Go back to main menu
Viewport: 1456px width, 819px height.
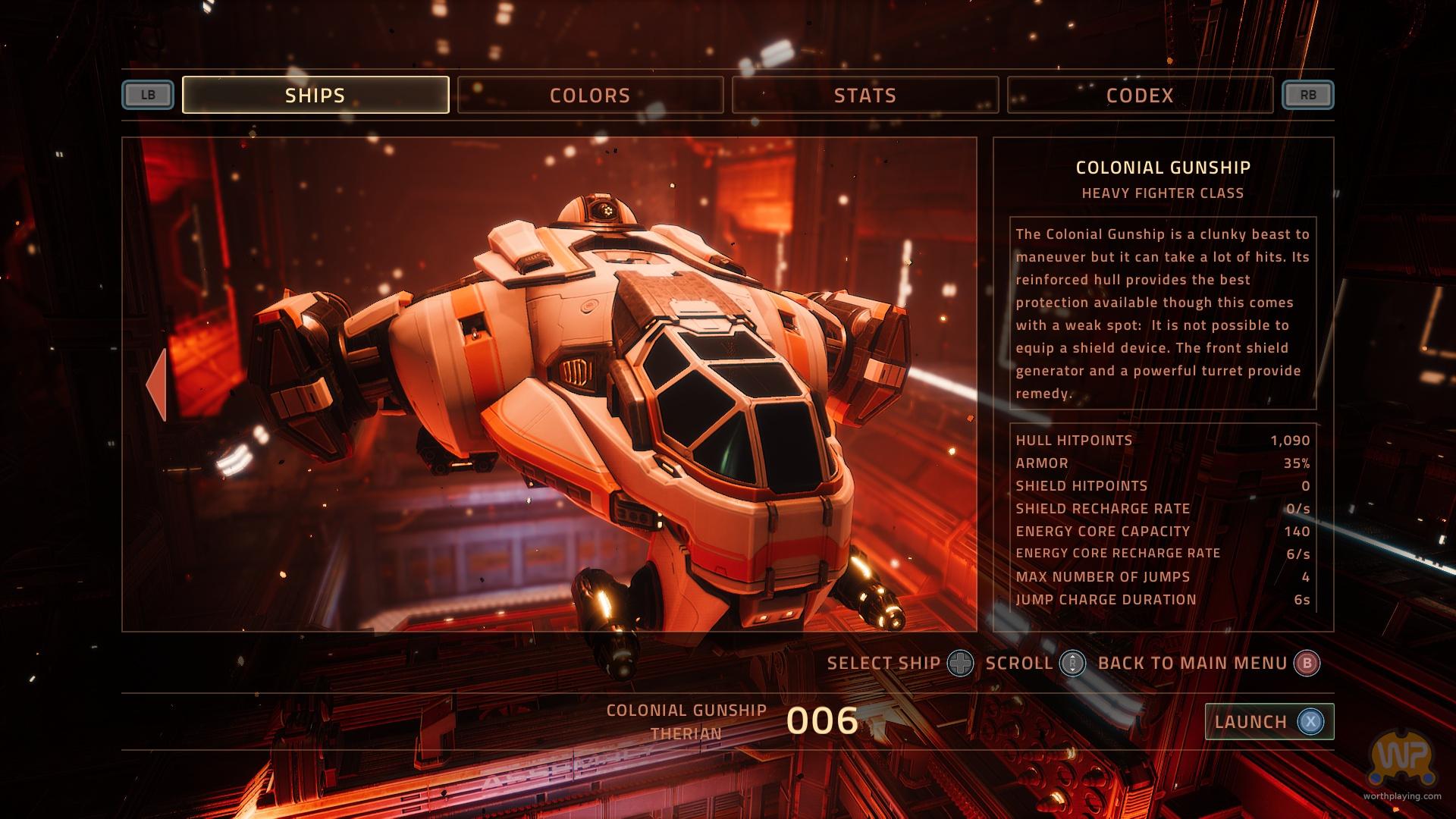pos(1306,664)
